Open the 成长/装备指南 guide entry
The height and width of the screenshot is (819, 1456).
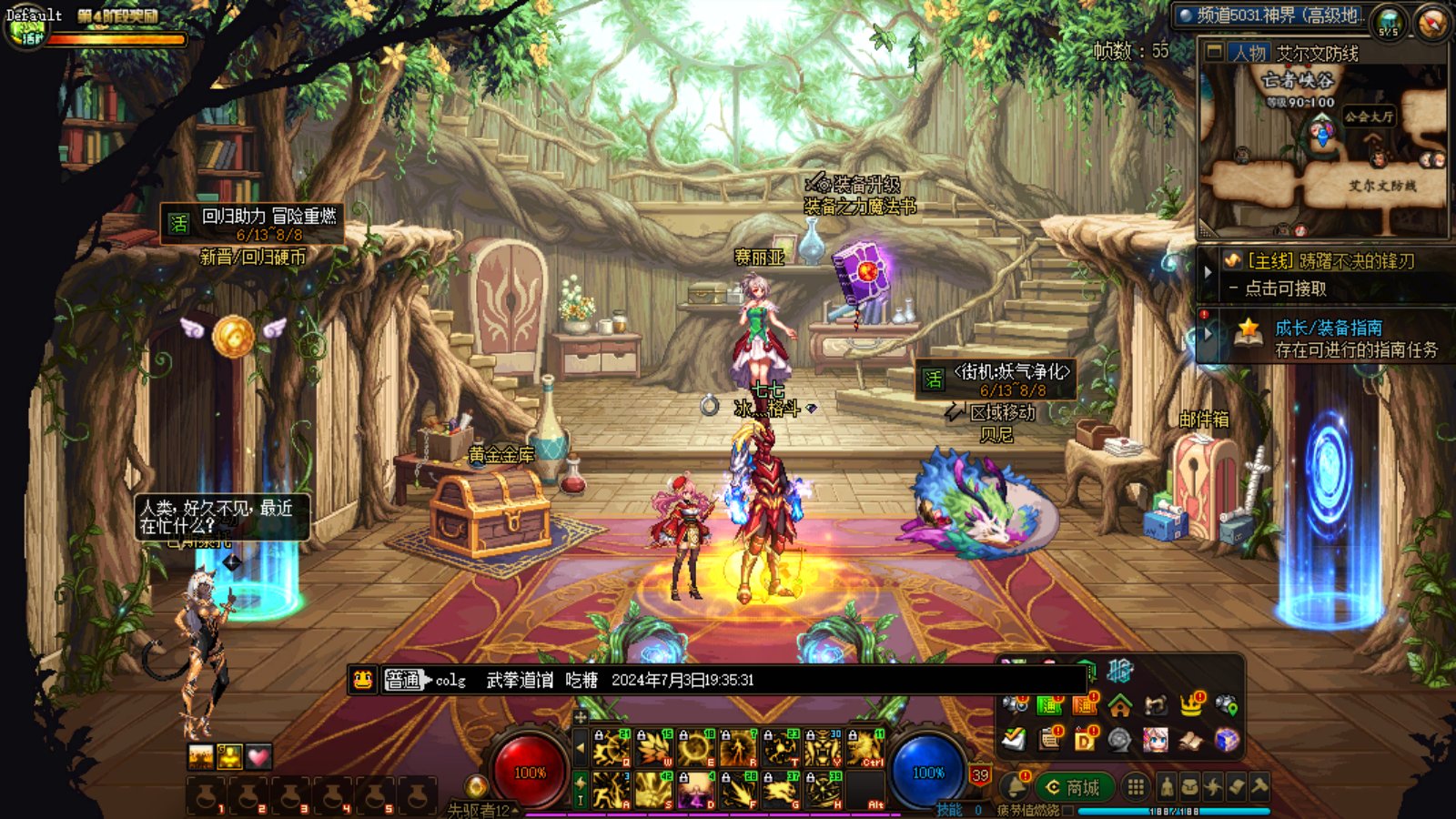tap(1329, 328)
